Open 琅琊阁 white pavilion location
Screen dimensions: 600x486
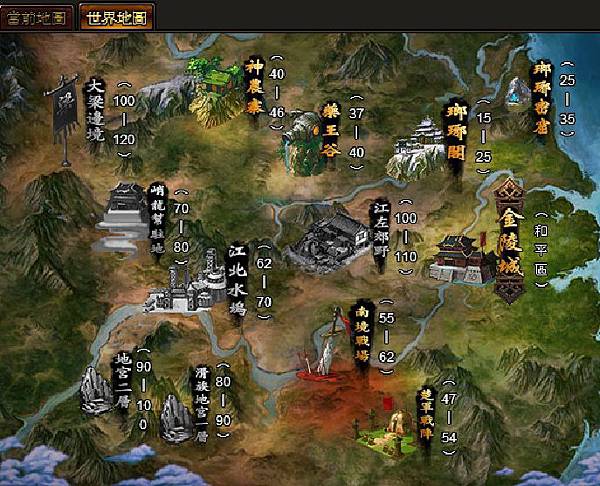point(420,150)
